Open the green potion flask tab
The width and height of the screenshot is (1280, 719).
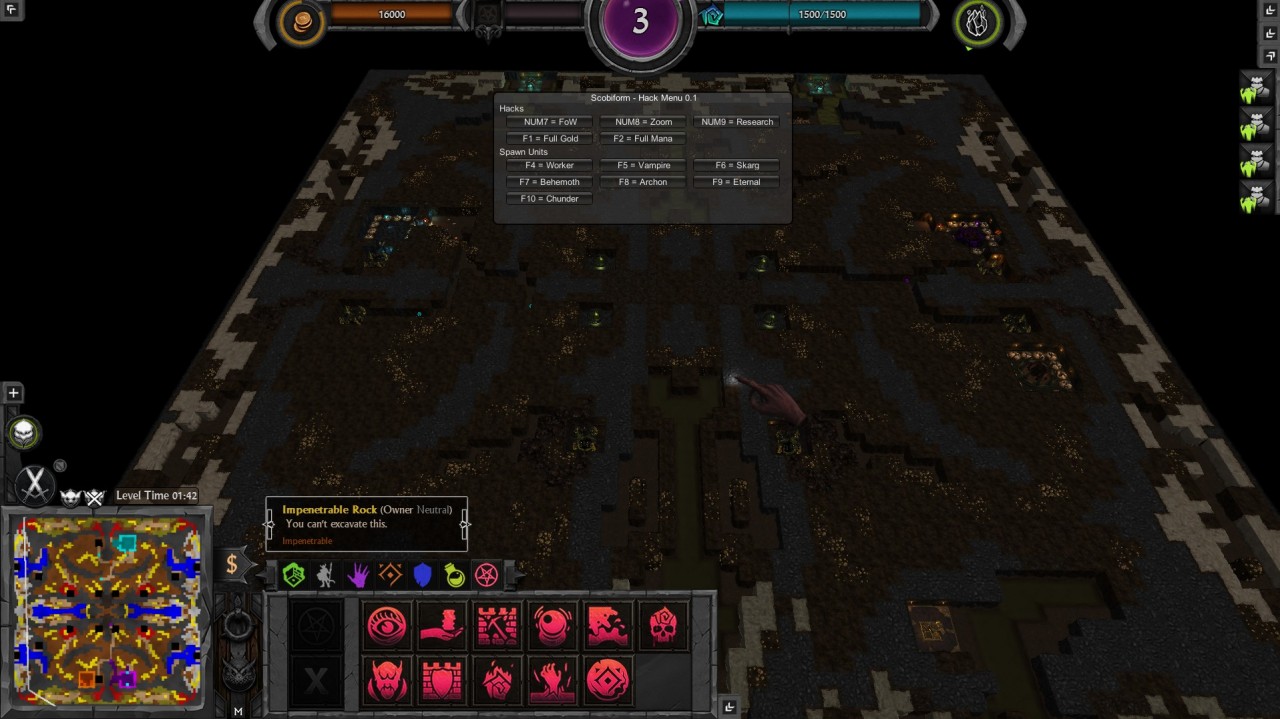(x=455, y=575)
